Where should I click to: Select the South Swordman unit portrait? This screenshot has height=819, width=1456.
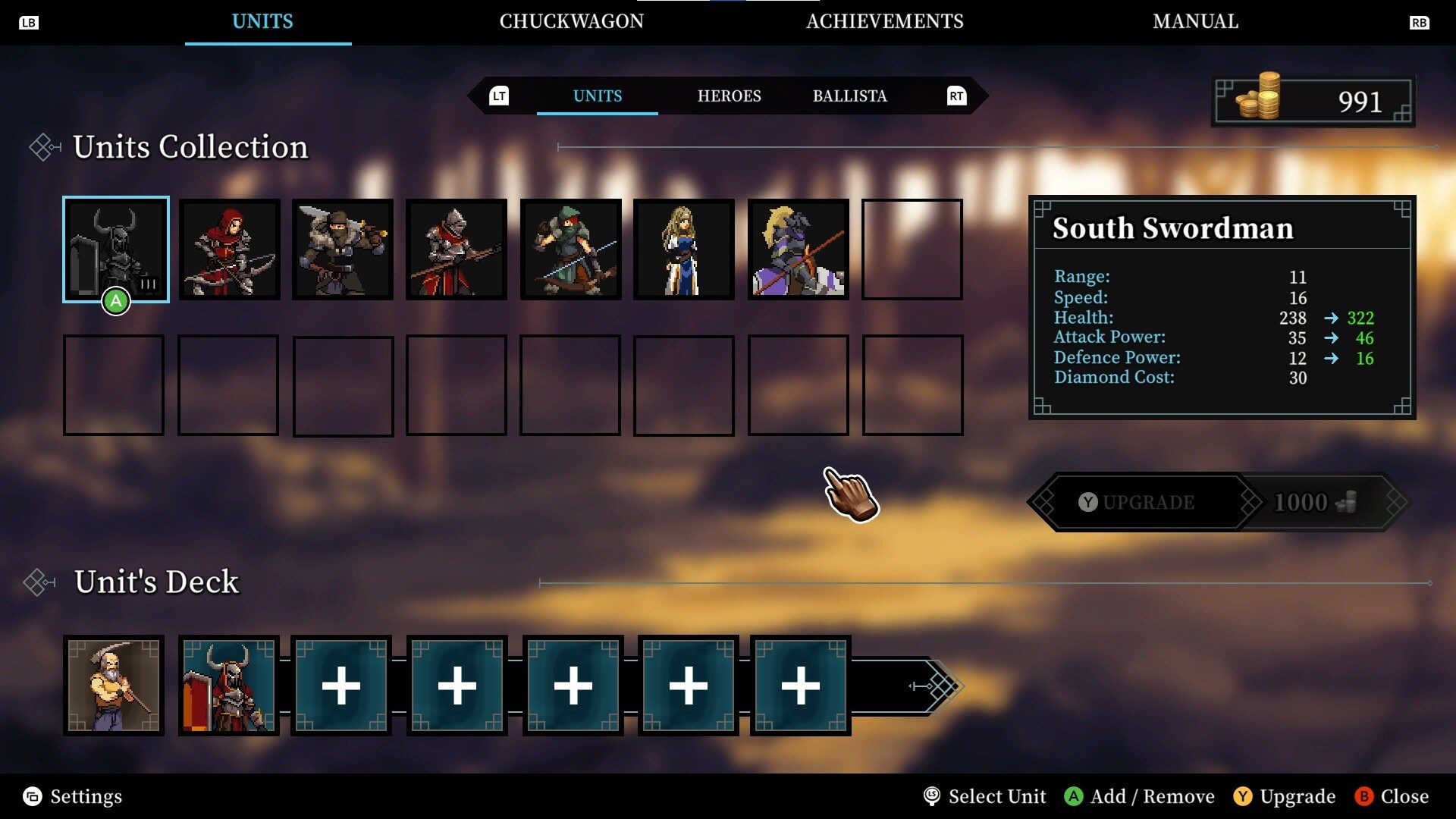[x=115, y=249]
